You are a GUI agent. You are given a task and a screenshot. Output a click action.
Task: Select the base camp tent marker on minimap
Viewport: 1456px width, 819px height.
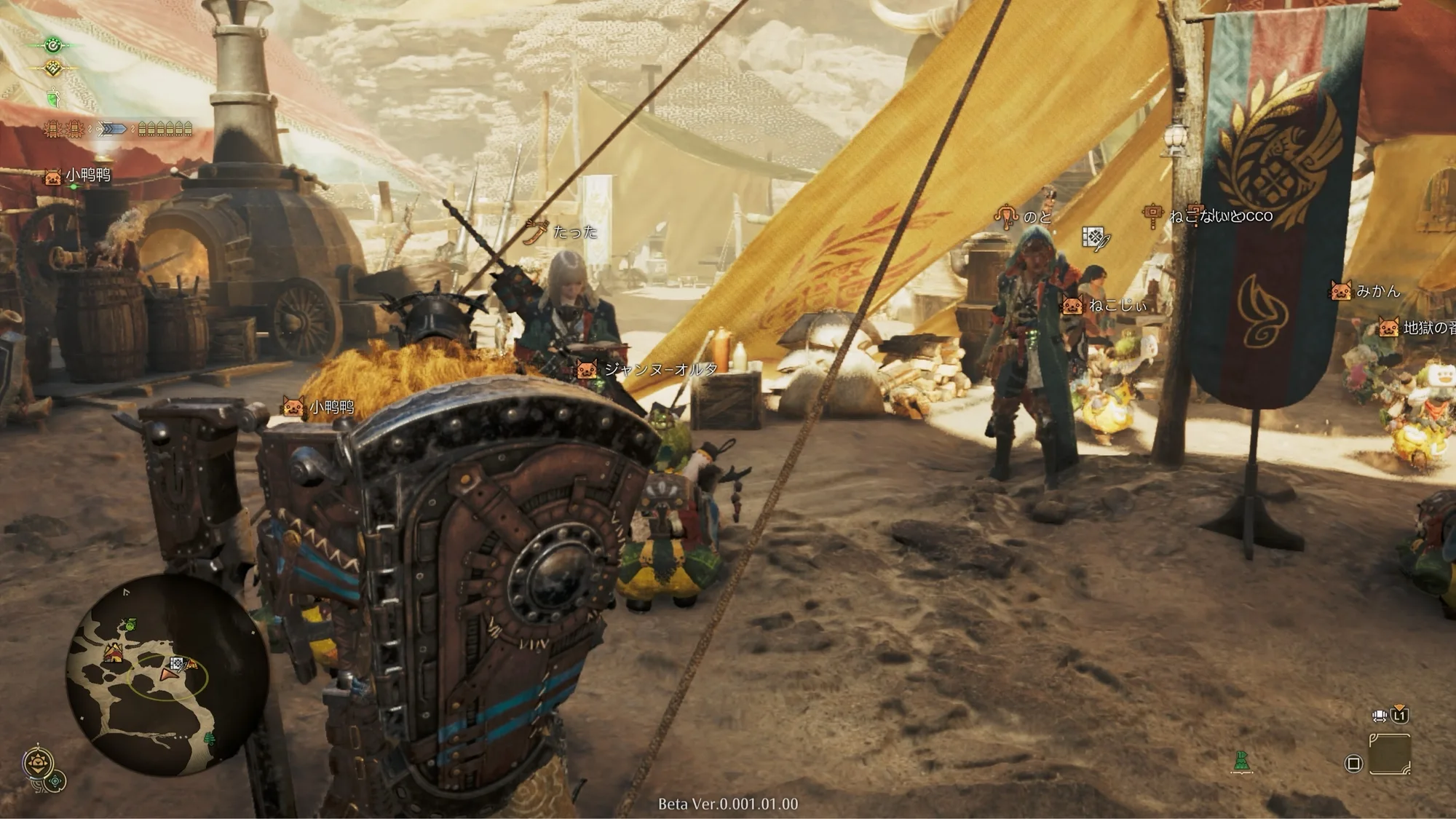coord(114,652)
